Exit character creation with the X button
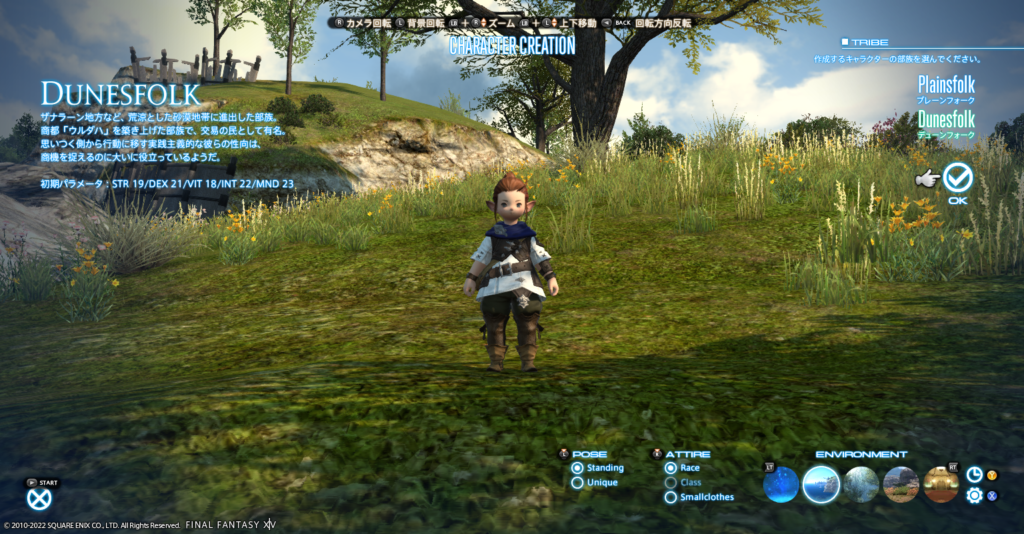The width and height of the screenshot is (1024, 534). coord(39,498)
